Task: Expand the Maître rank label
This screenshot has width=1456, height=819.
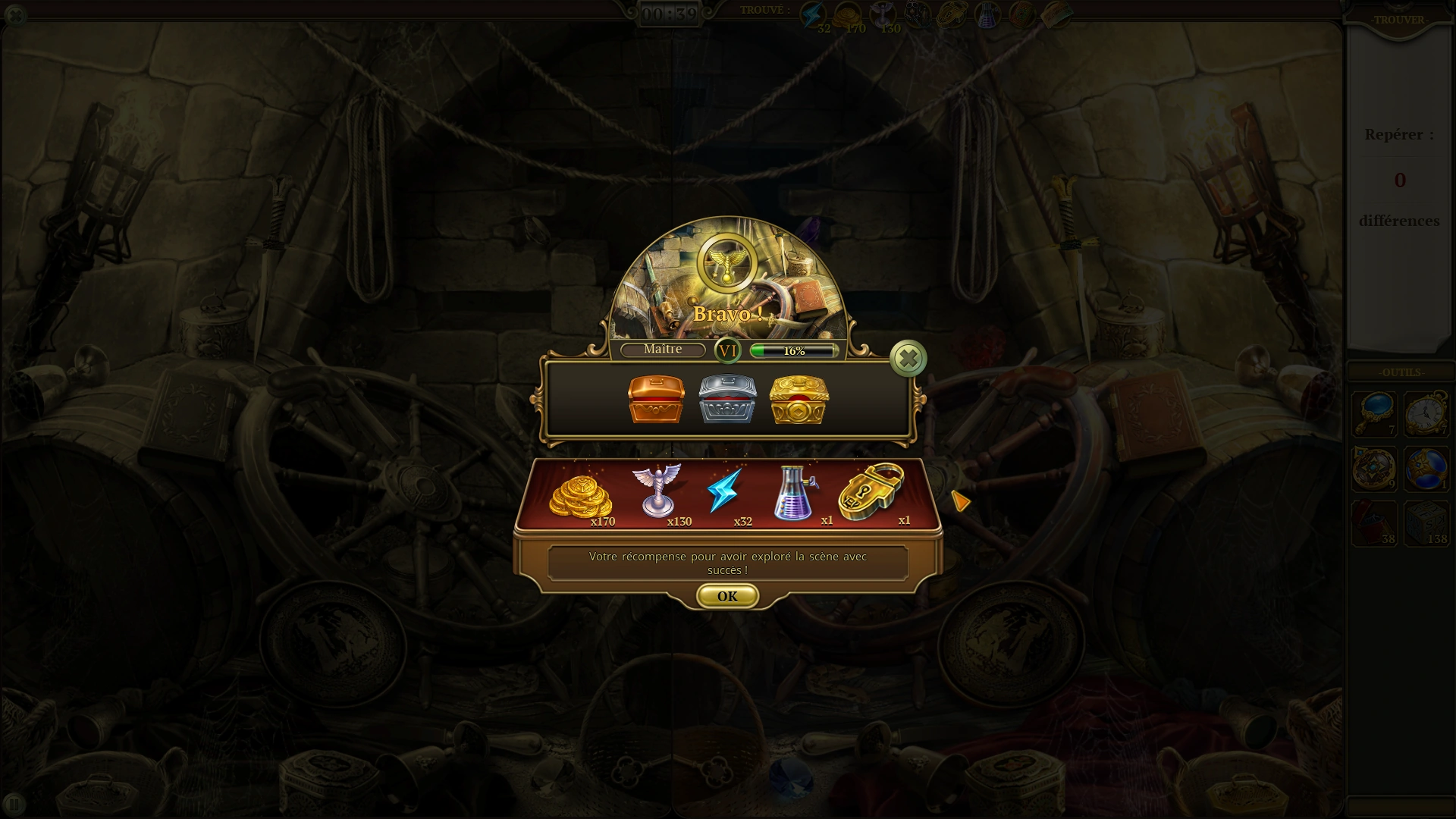Action: coord(663,350)
